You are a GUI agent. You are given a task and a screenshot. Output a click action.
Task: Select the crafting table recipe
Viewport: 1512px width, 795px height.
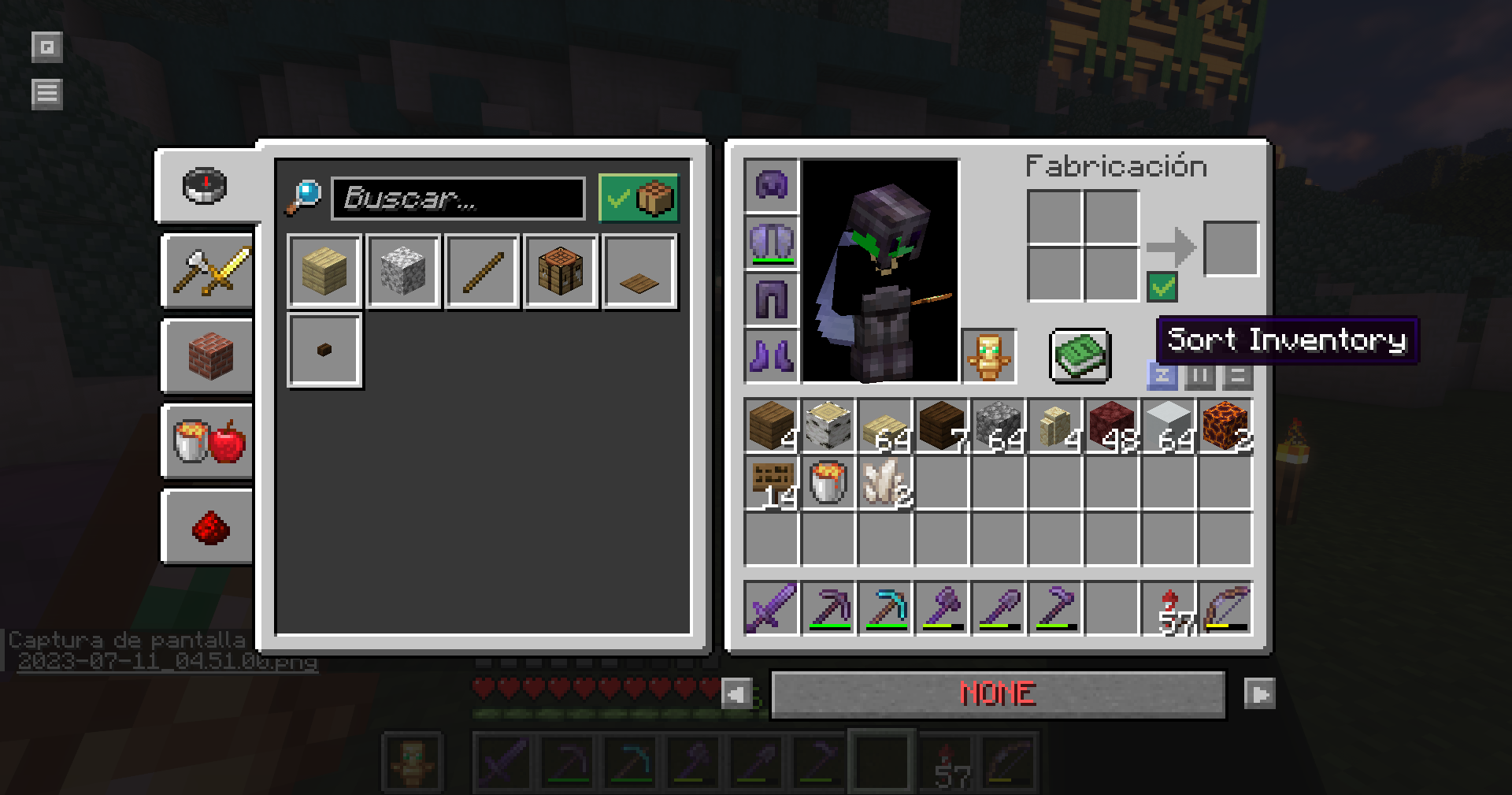pos(561,271)
